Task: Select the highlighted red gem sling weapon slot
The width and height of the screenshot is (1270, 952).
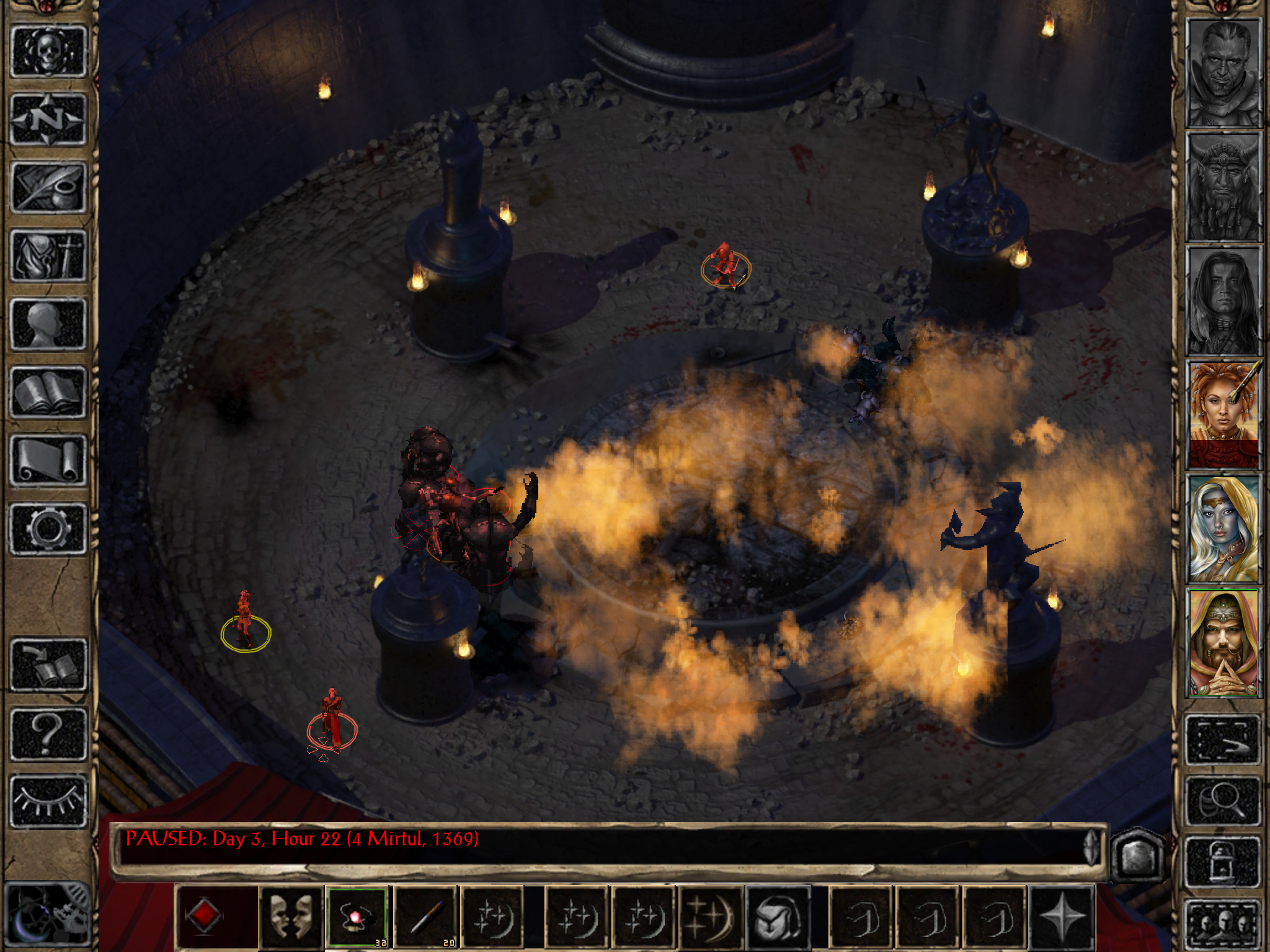Action: tap(357, 917)
